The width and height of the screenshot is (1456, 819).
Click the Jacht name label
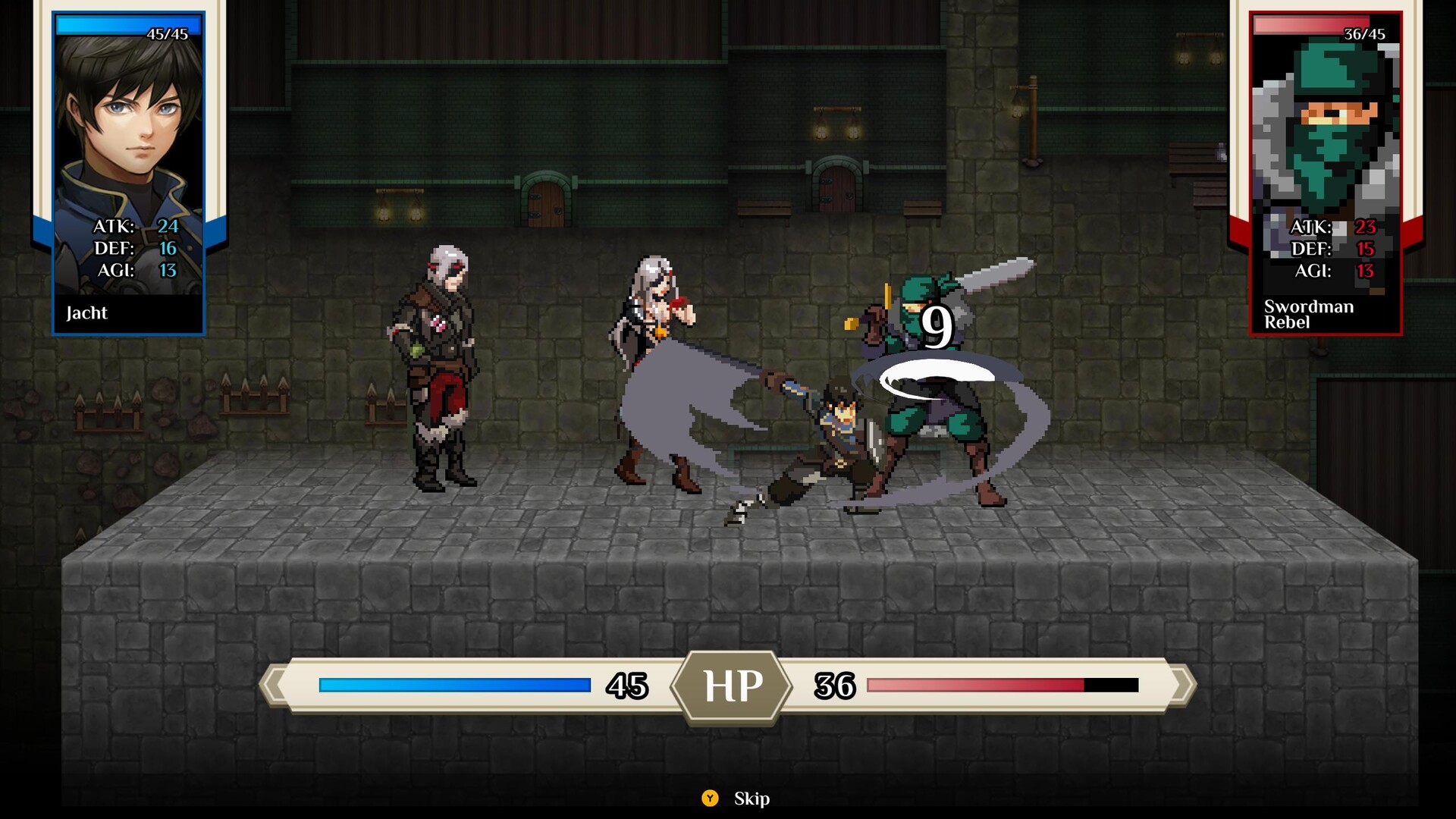89,312
